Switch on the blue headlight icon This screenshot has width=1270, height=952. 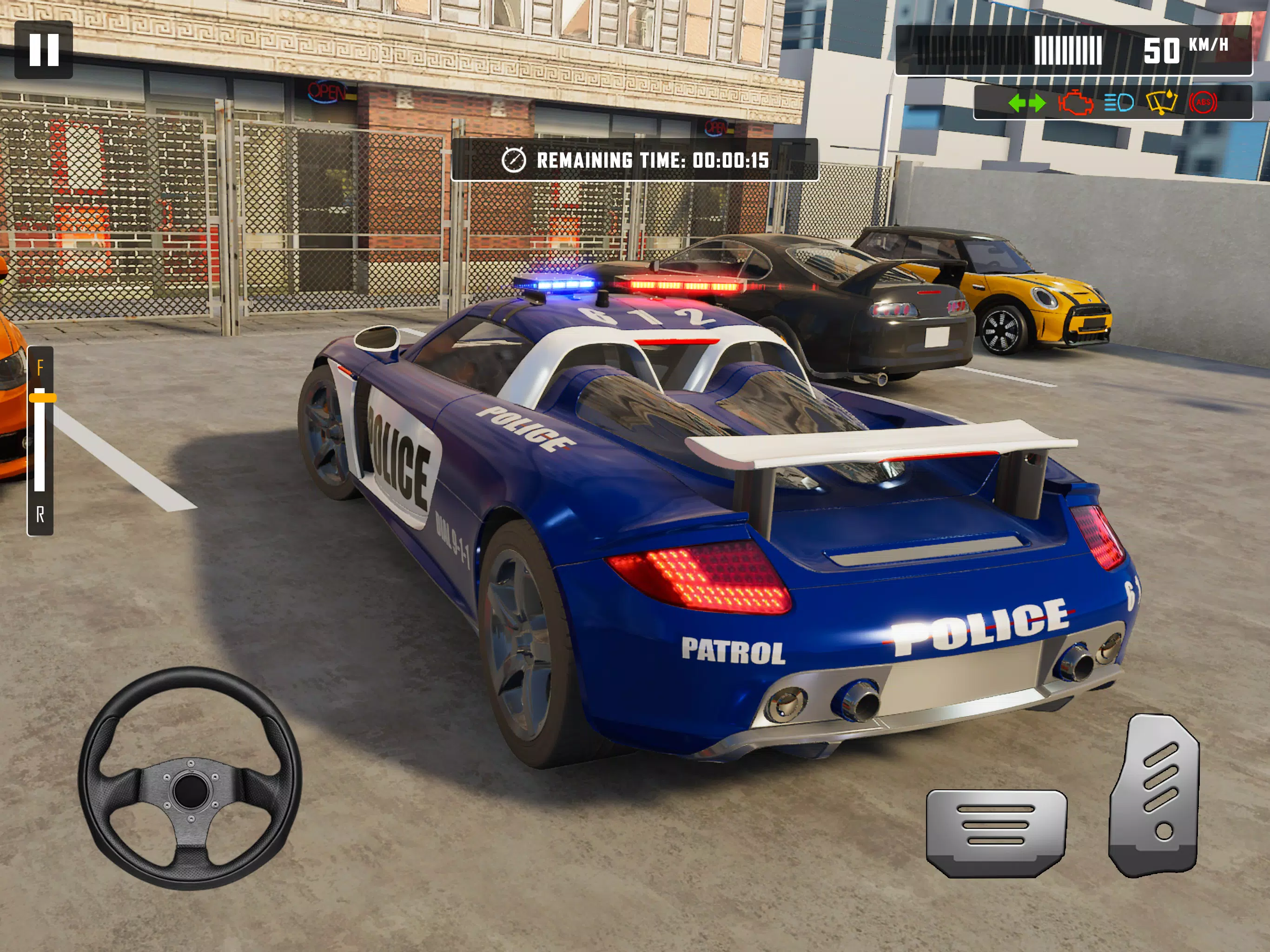tap(1118, 103)
